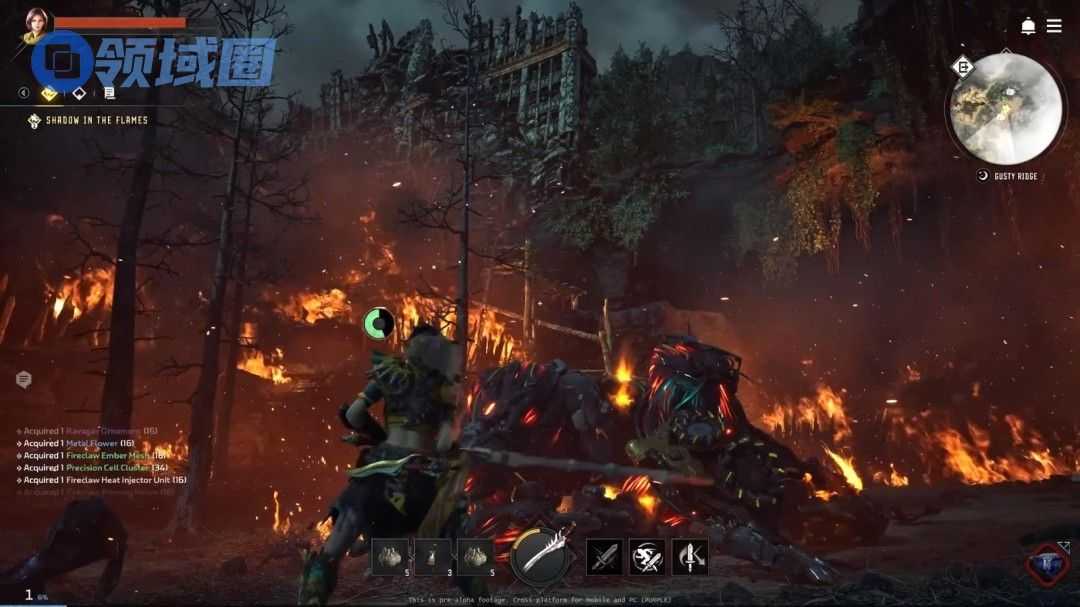
Task: Activate the dragon and sword skill
Action: pyautogui.click(x=647, y=556)
